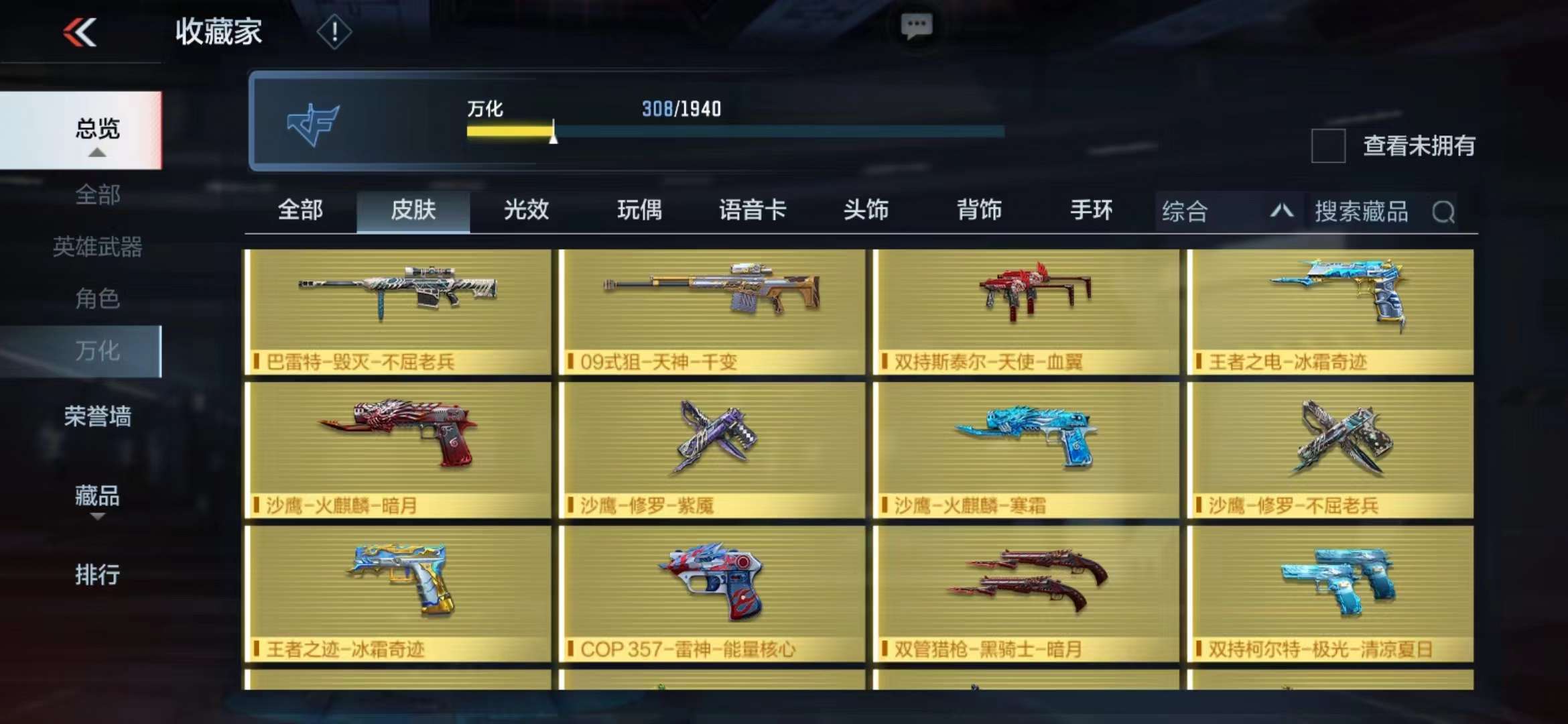Choose 英雄武器 sidebar sub-entry
Viewport: 1568px width, 724px height.
[x=97, y=247]
